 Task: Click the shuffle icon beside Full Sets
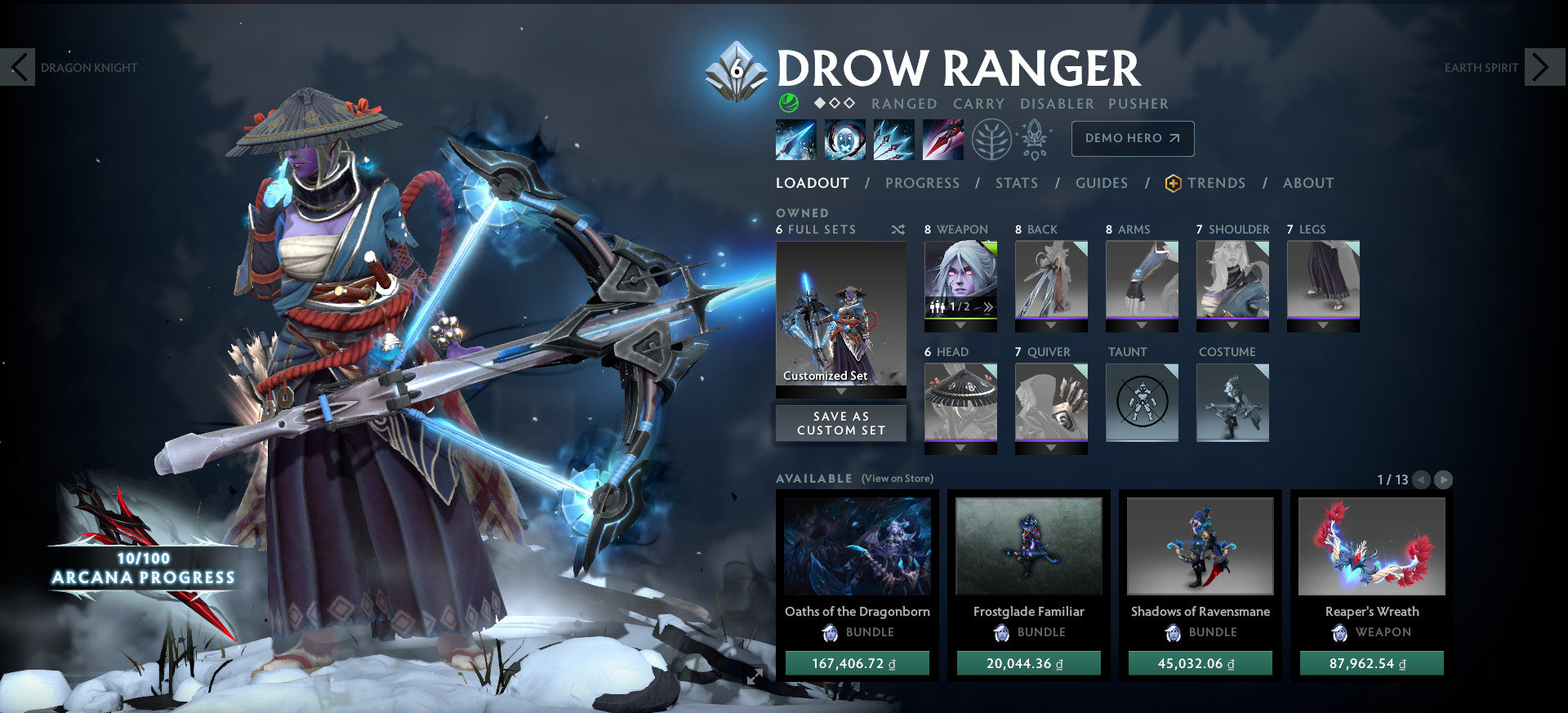tap(898, 229)
